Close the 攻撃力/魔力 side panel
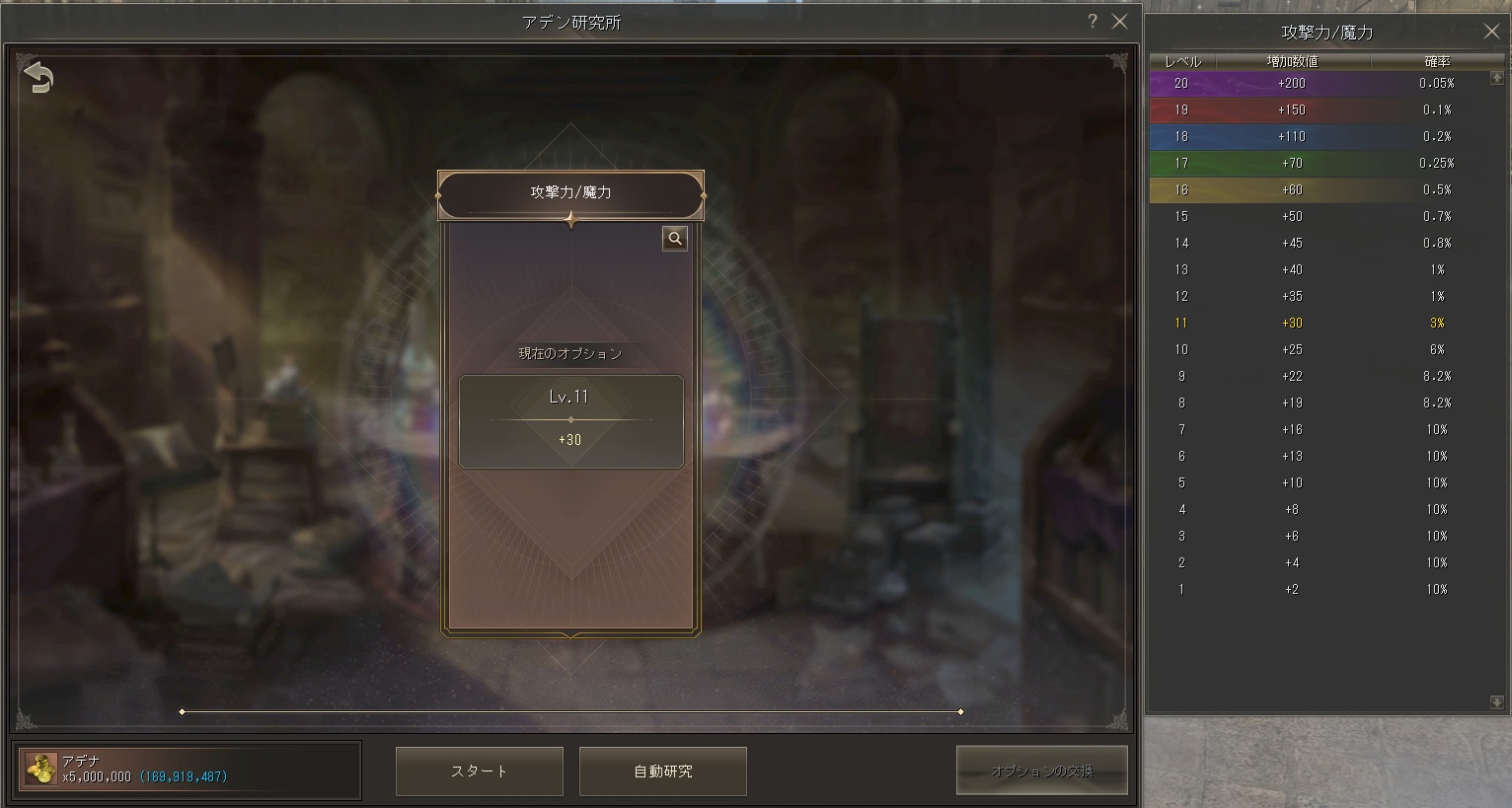1512x808 pixels. click(1491, 31)
